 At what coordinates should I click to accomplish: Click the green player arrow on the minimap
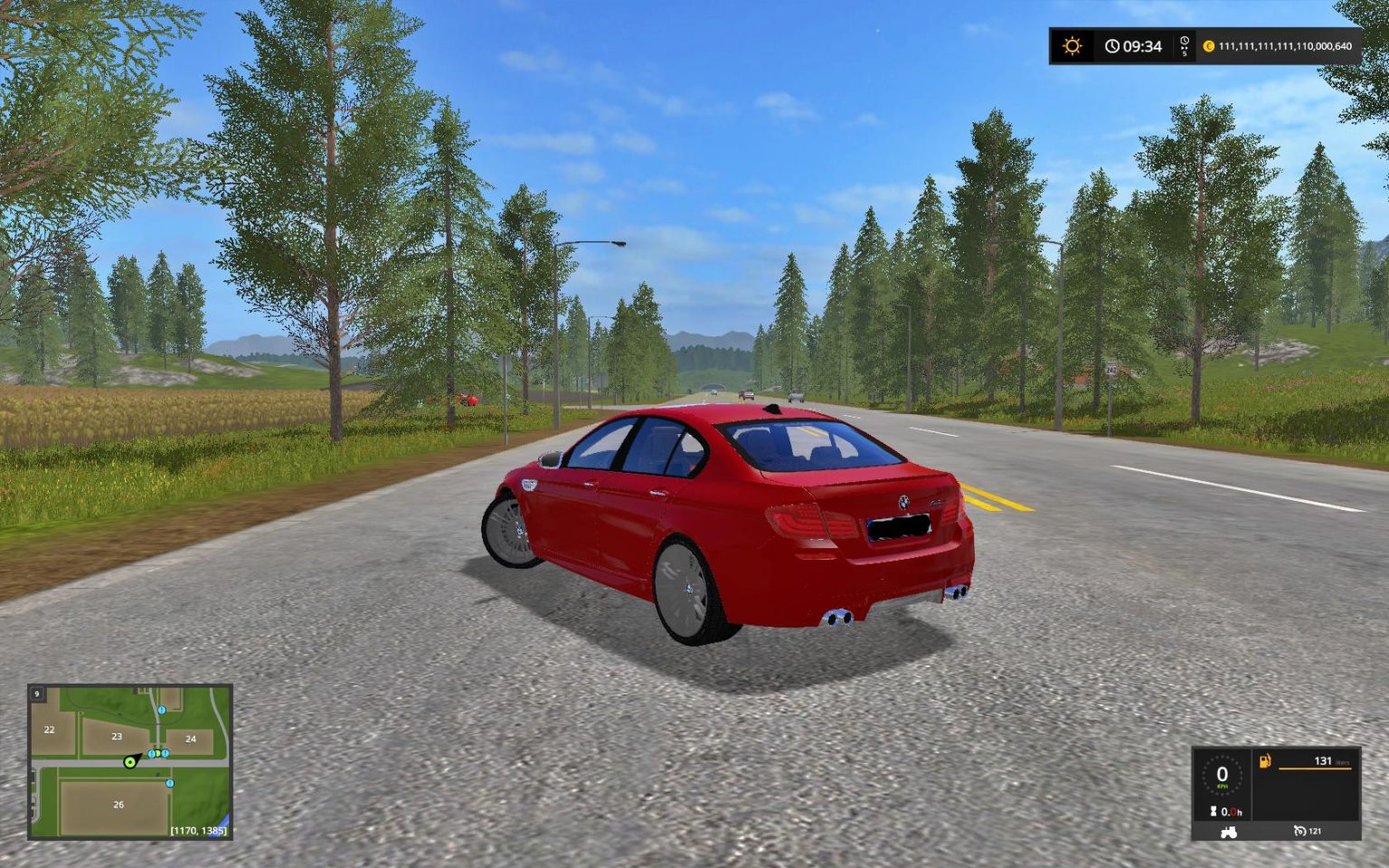pos(132,761)
